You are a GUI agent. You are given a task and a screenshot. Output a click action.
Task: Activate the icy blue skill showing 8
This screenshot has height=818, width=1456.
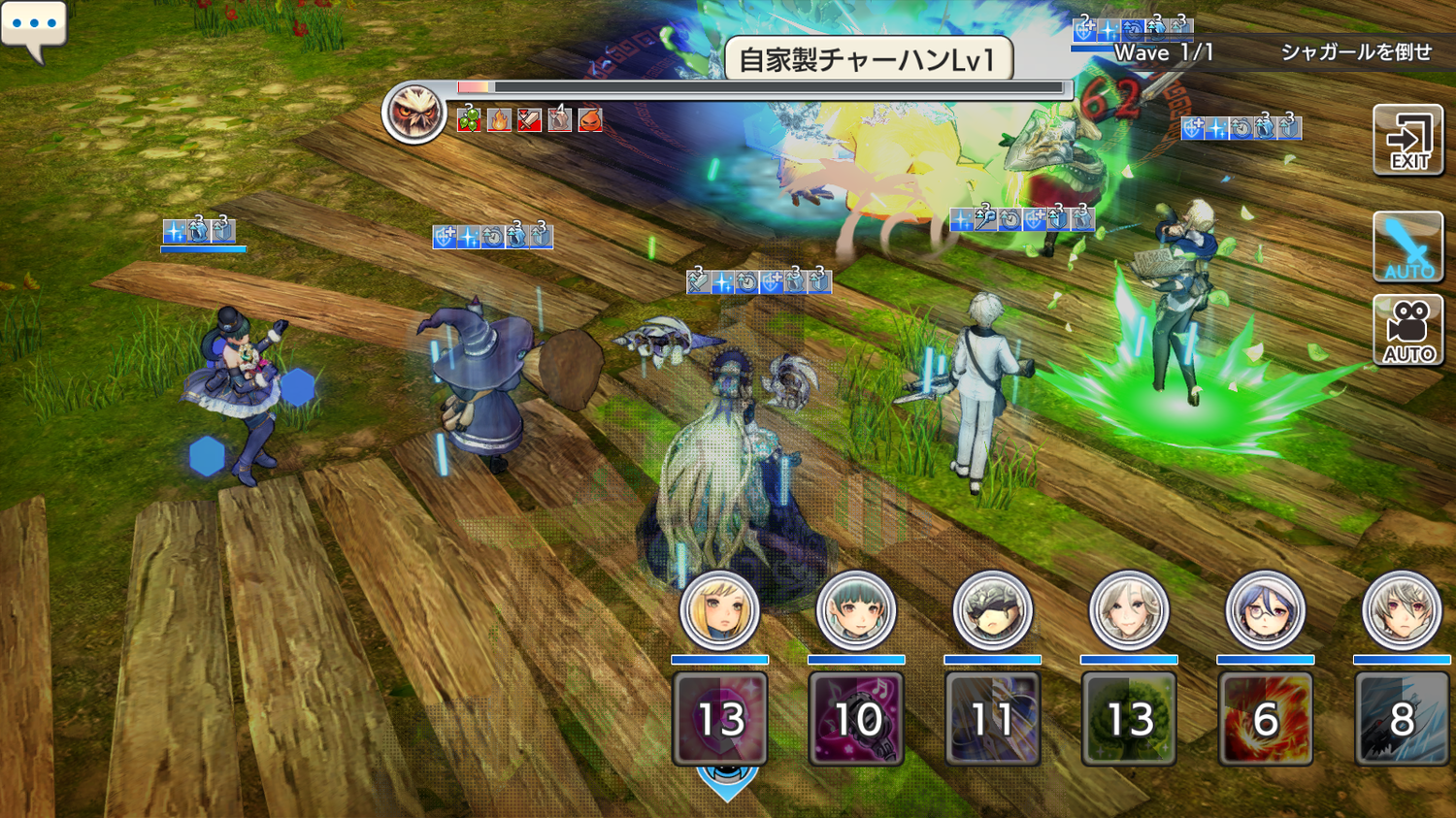1402,719
